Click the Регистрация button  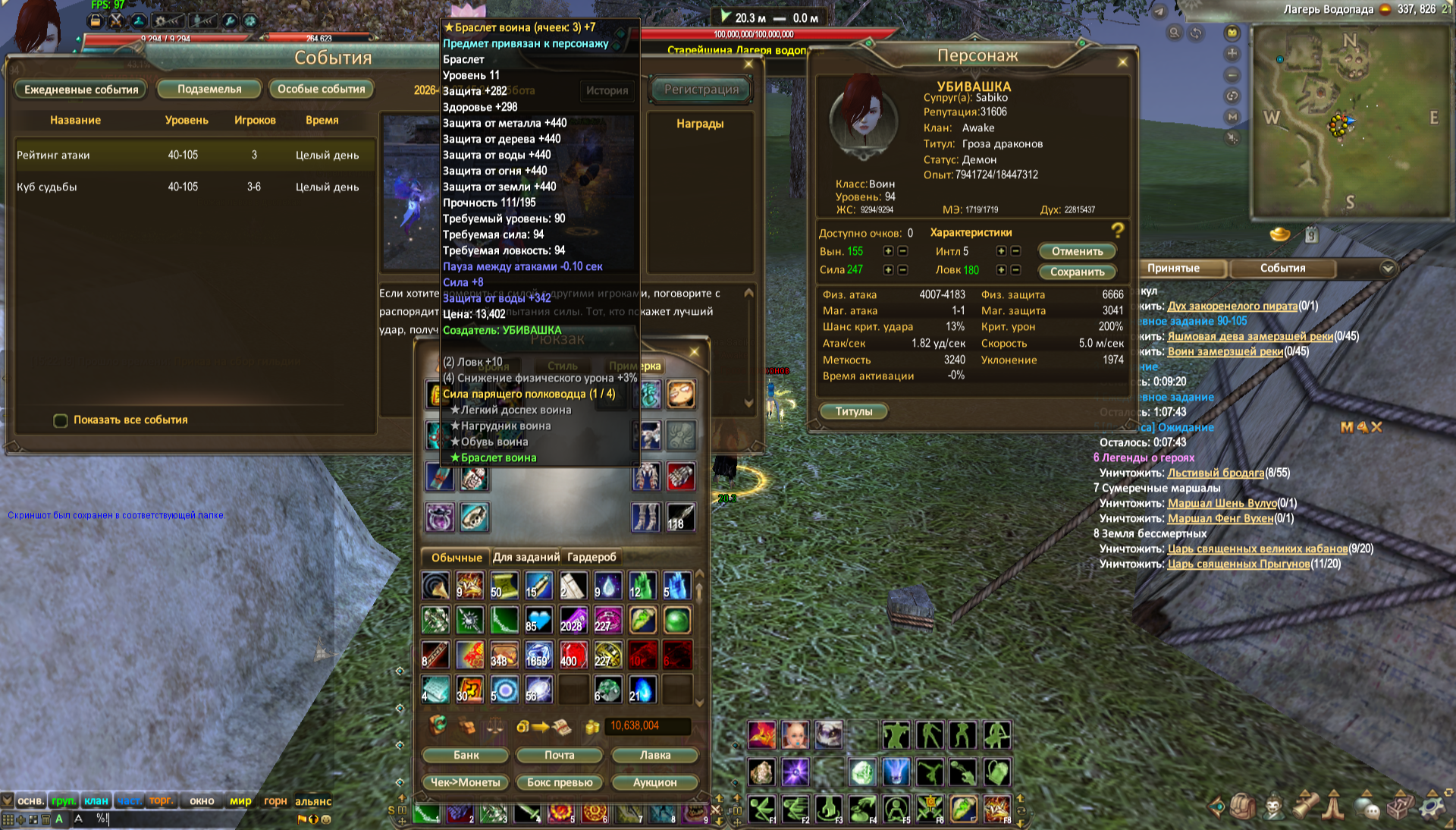point(701,90)
